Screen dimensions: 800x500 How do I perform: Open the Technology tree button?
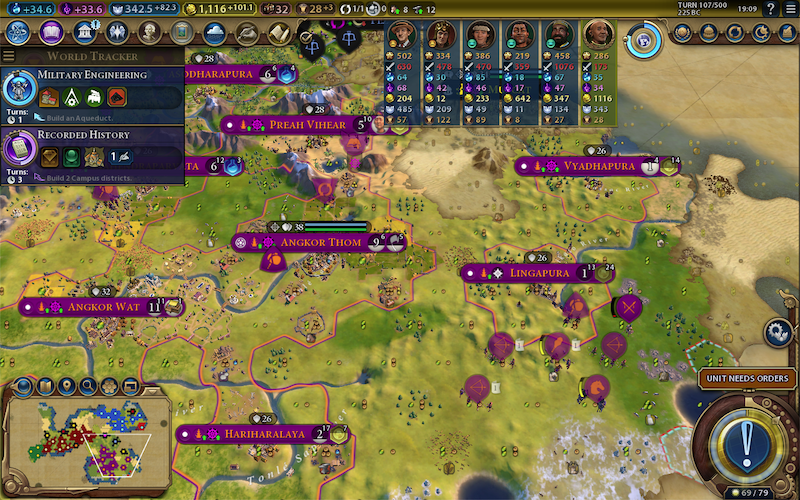tap(18, 32)
